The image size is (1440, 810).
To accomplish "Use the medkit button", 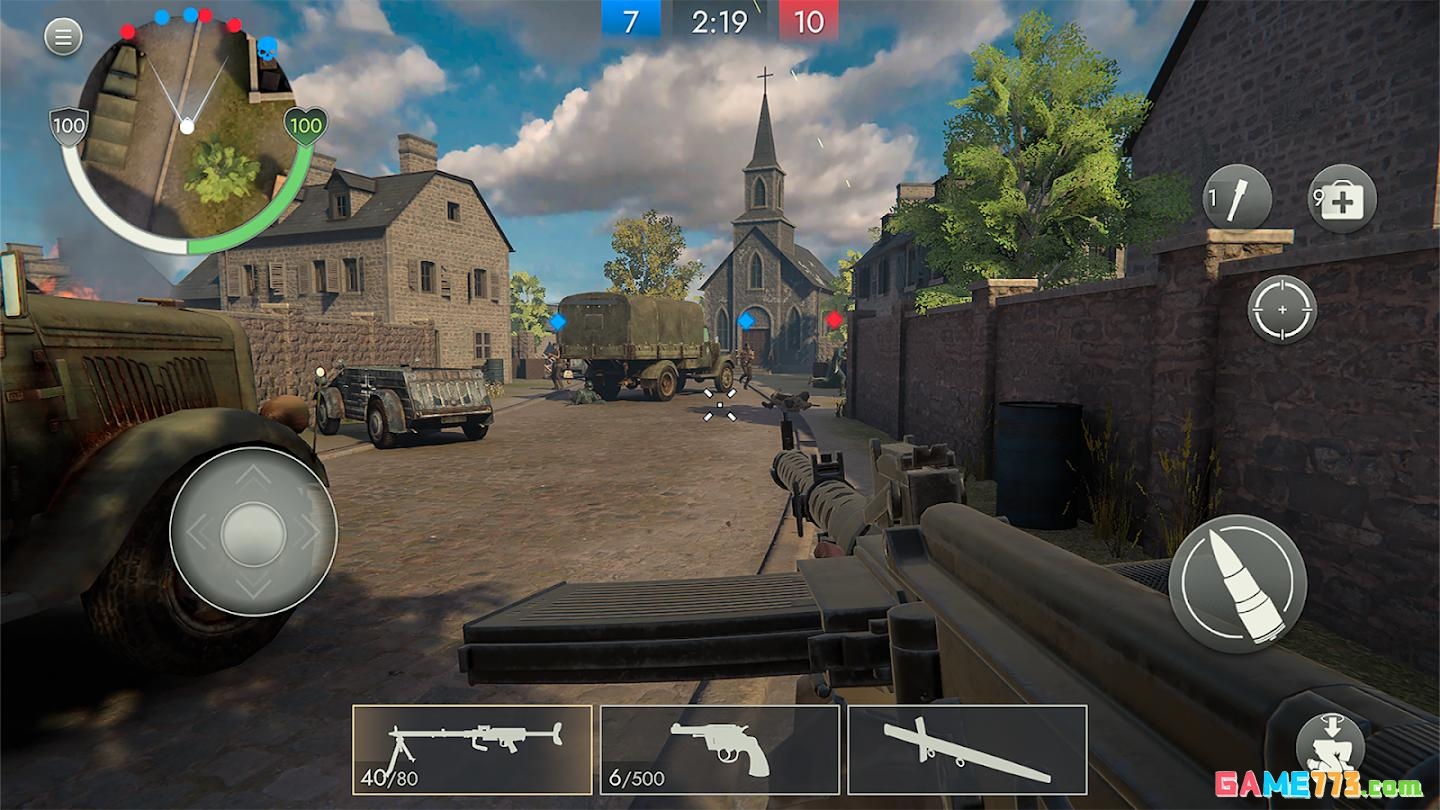I will pyautogui.click(x=1342, y=199).
